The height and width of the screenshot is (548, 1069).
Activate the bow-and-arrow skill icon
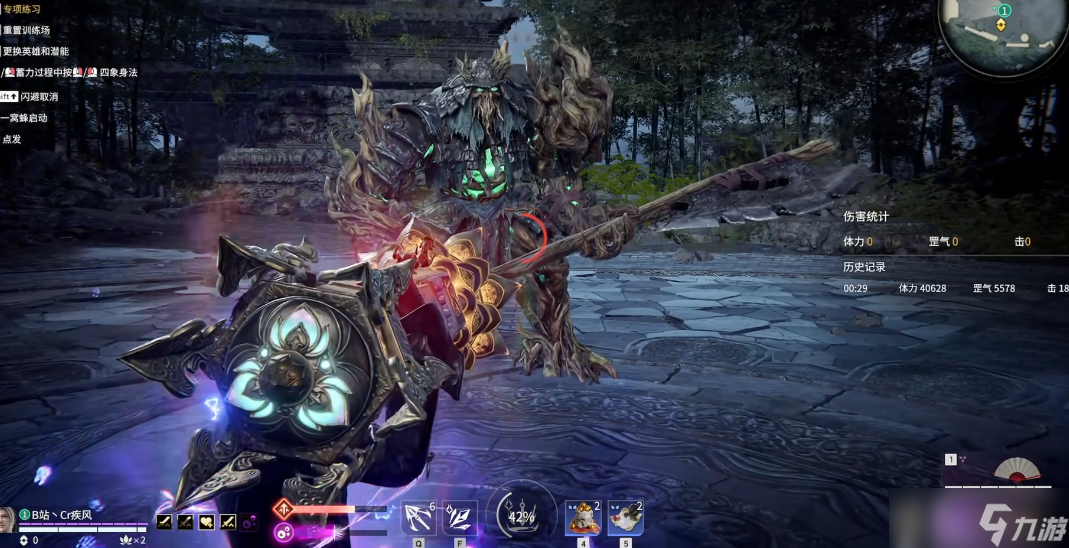pos(417,517)
